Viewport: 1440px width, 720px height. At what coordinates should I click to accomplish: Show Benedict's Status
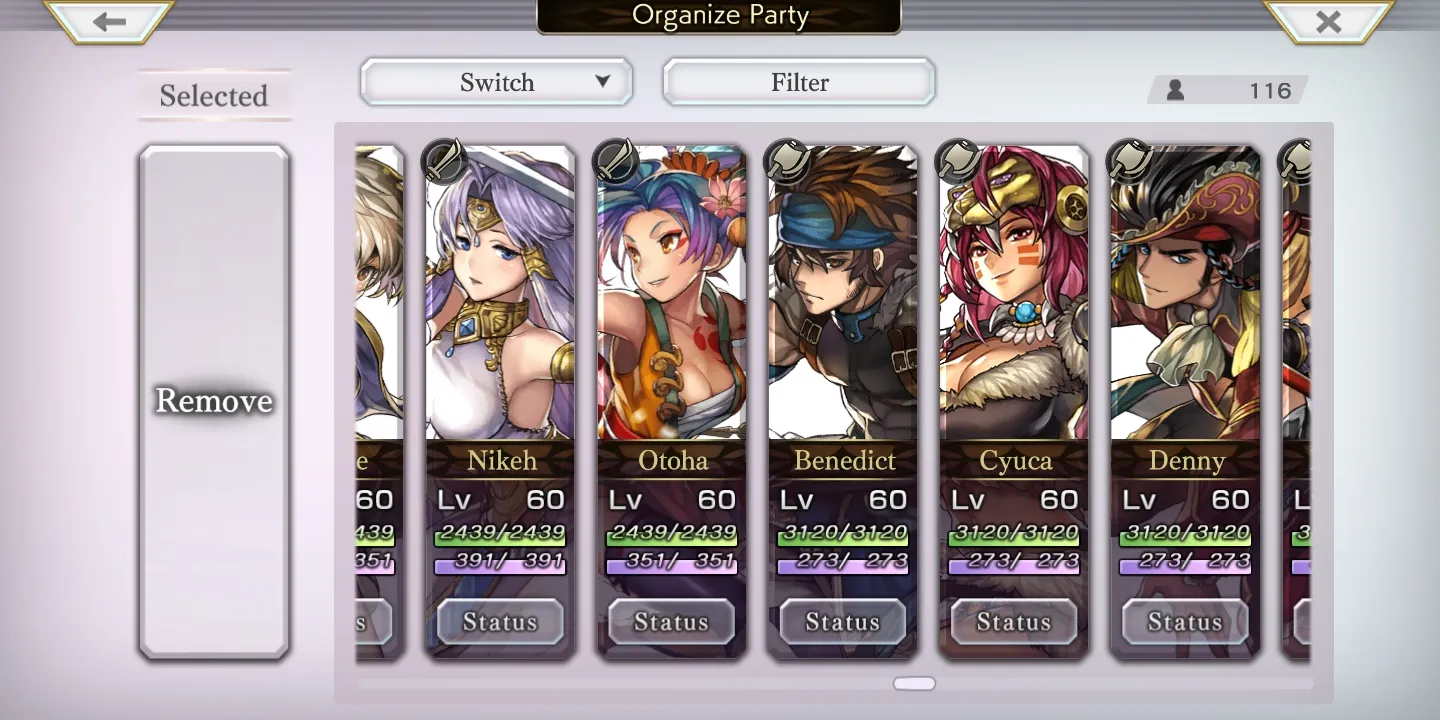[x=842, y=622]
